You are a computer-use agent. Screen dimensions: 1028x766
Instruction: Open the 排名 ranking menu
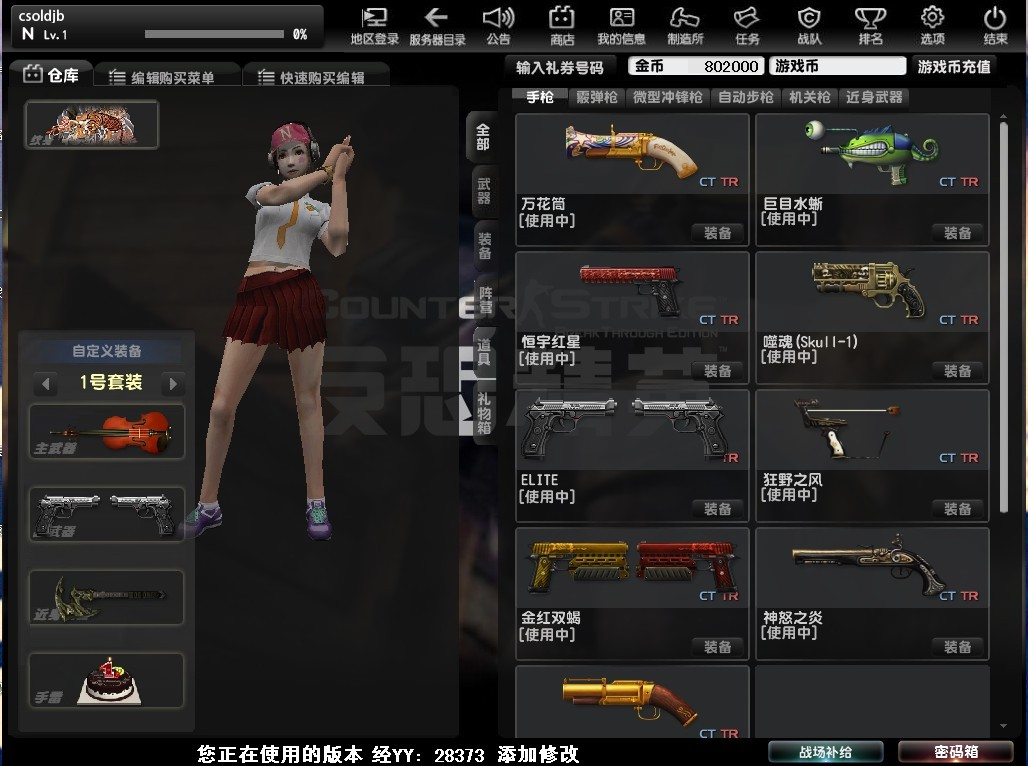(x=870, y=26)
